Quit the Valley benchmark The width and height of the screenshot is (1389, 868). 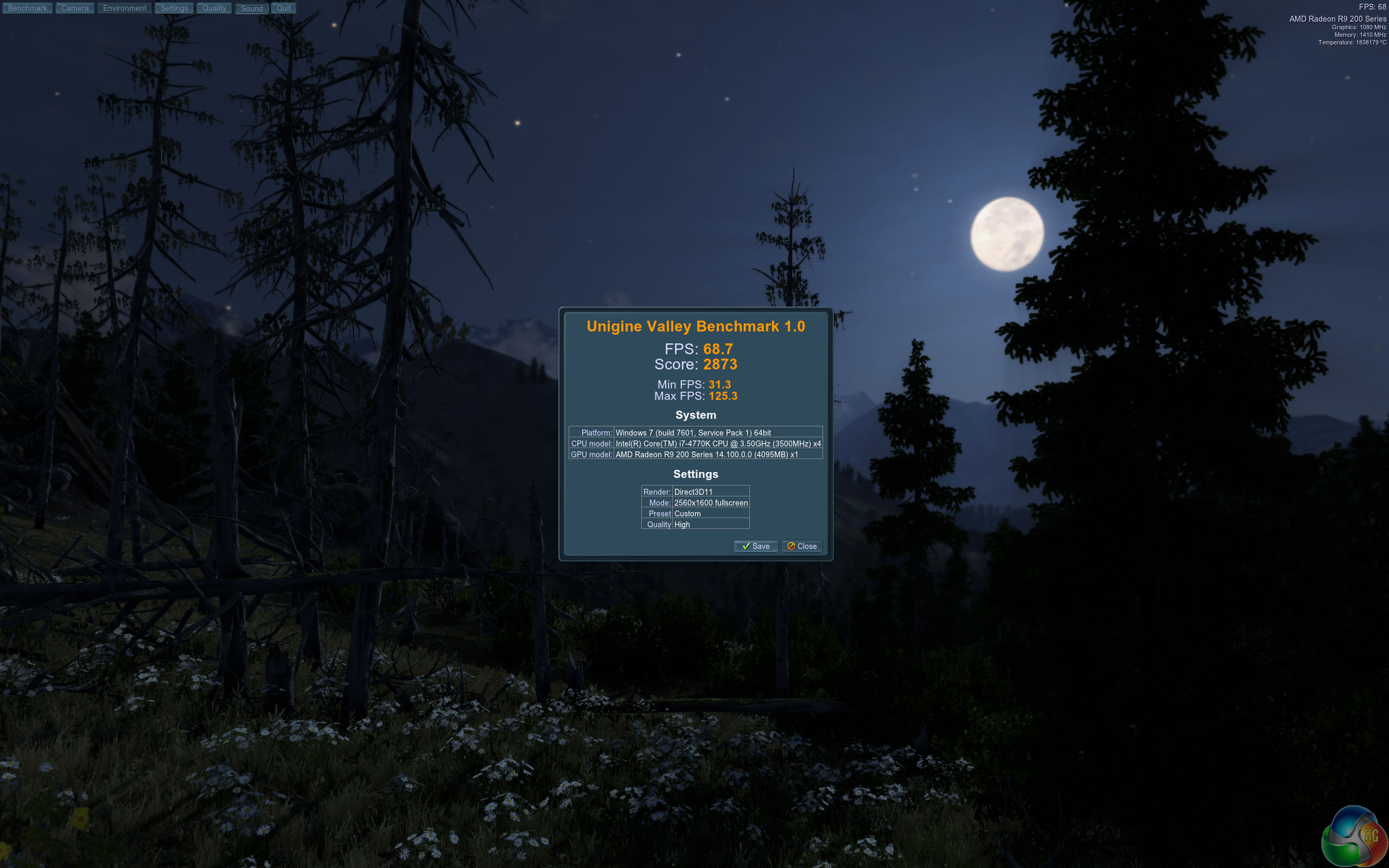(x=284, y=8)
